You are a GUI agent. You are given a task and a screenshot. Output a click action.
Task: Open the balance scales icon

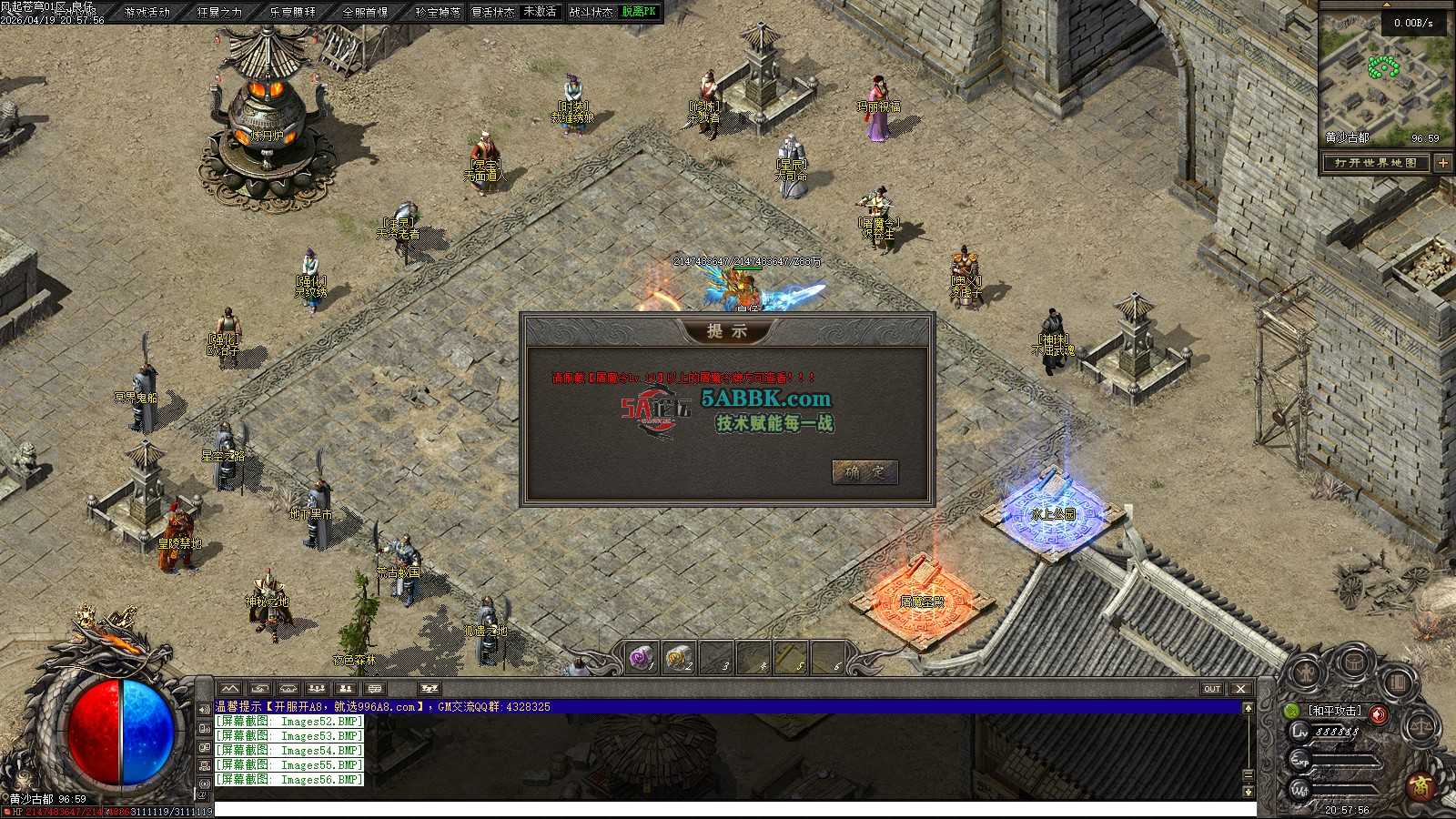pyautogui.click(x=1421, y=727)
